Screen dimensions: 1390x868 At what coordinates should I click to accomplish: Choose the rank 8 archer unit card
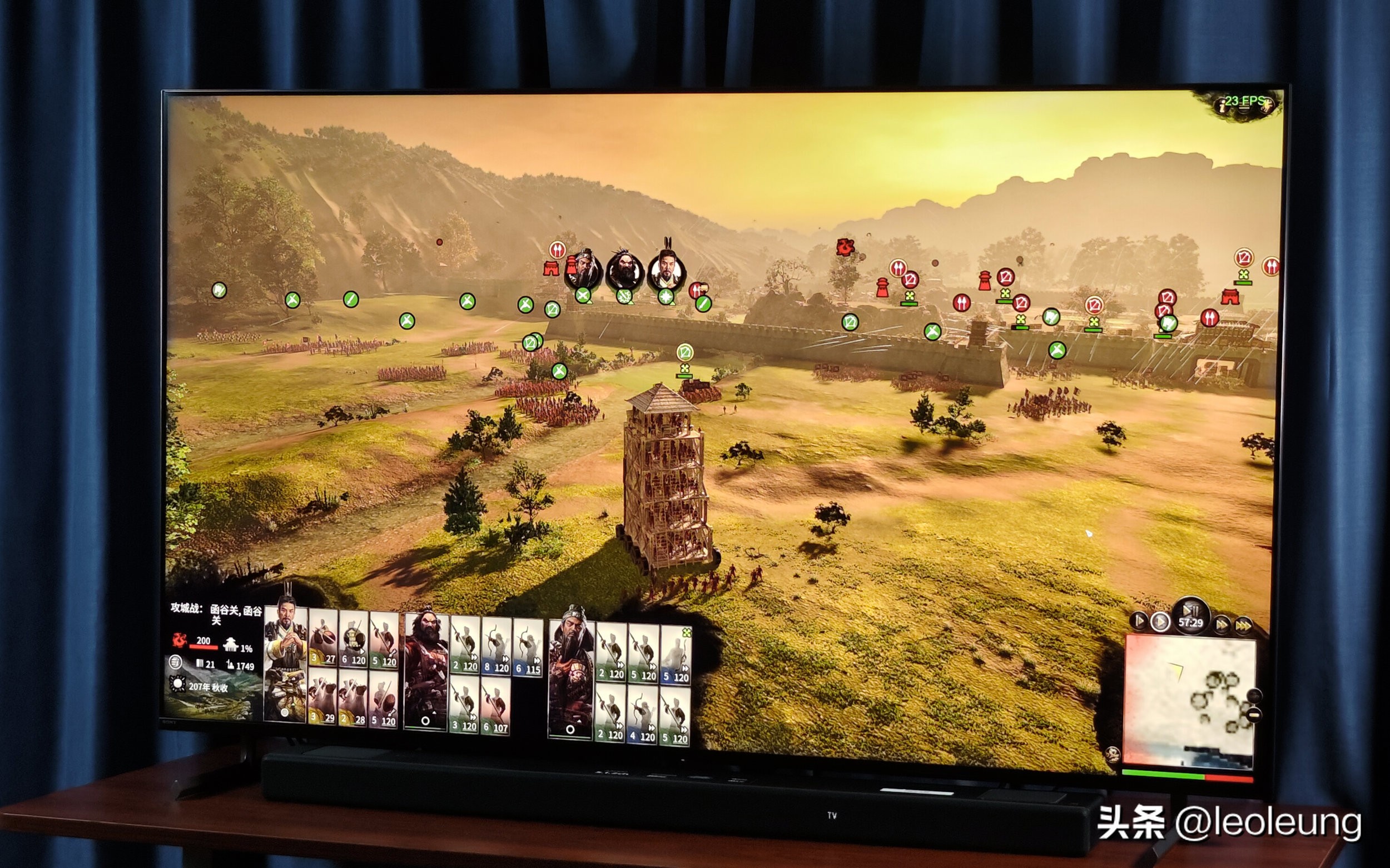coord(497,646)
